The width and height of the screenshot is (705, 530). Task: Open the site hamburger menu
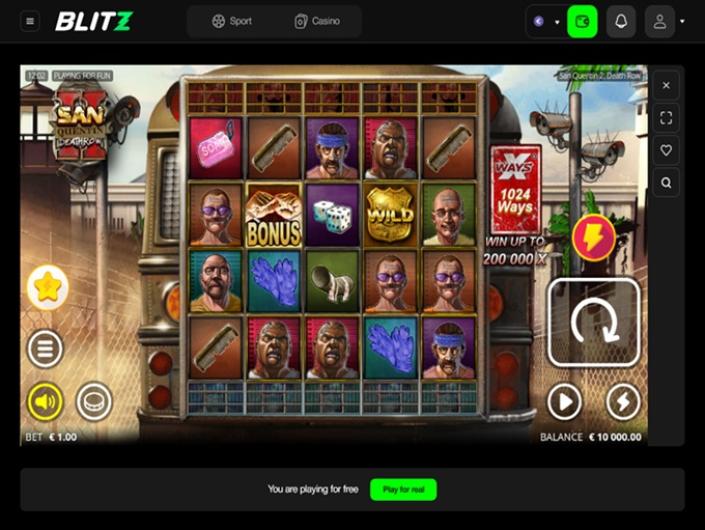30,21
